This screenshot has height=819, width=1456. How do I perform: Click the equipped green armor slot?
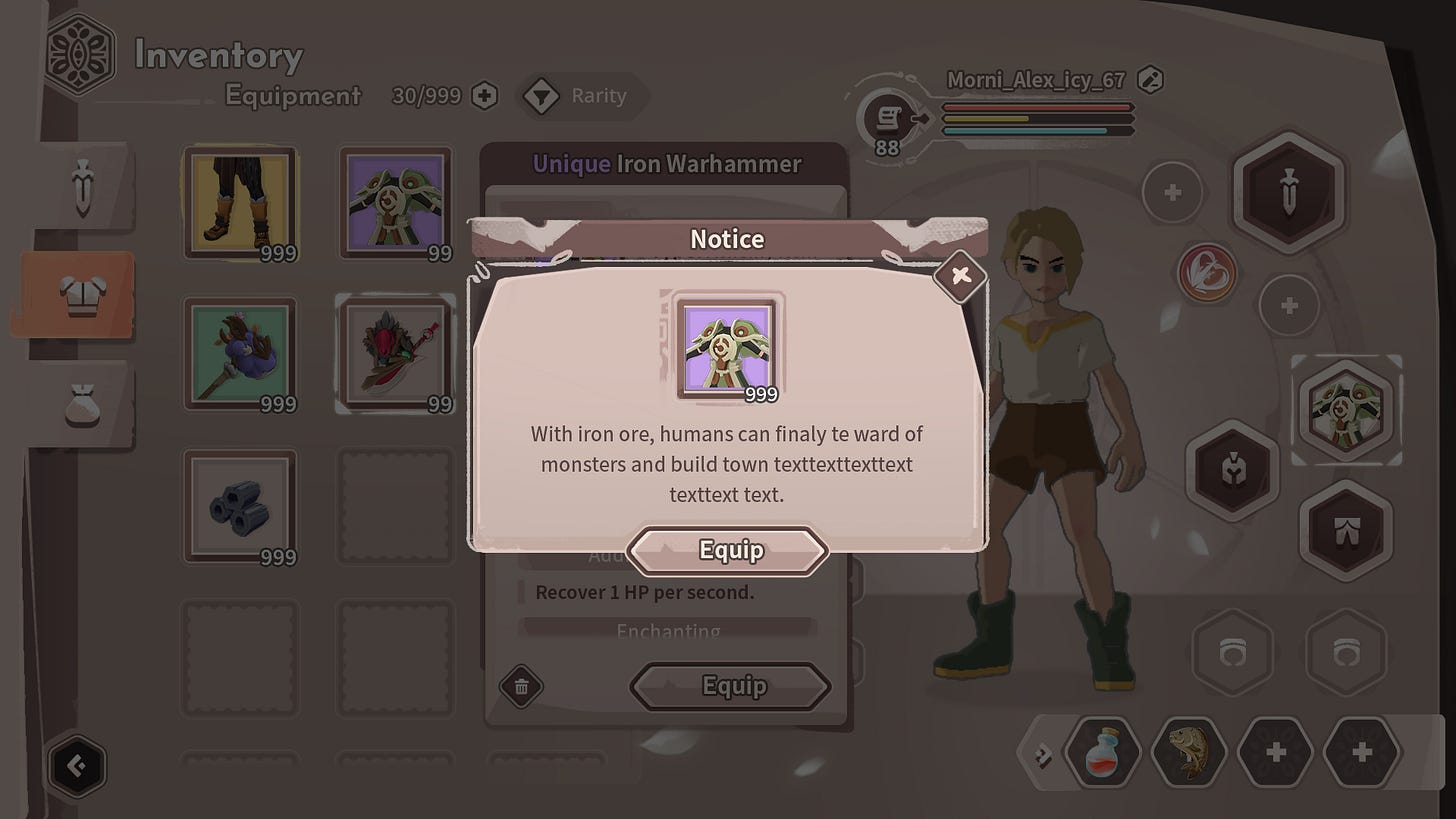(x=1345, y=410)
